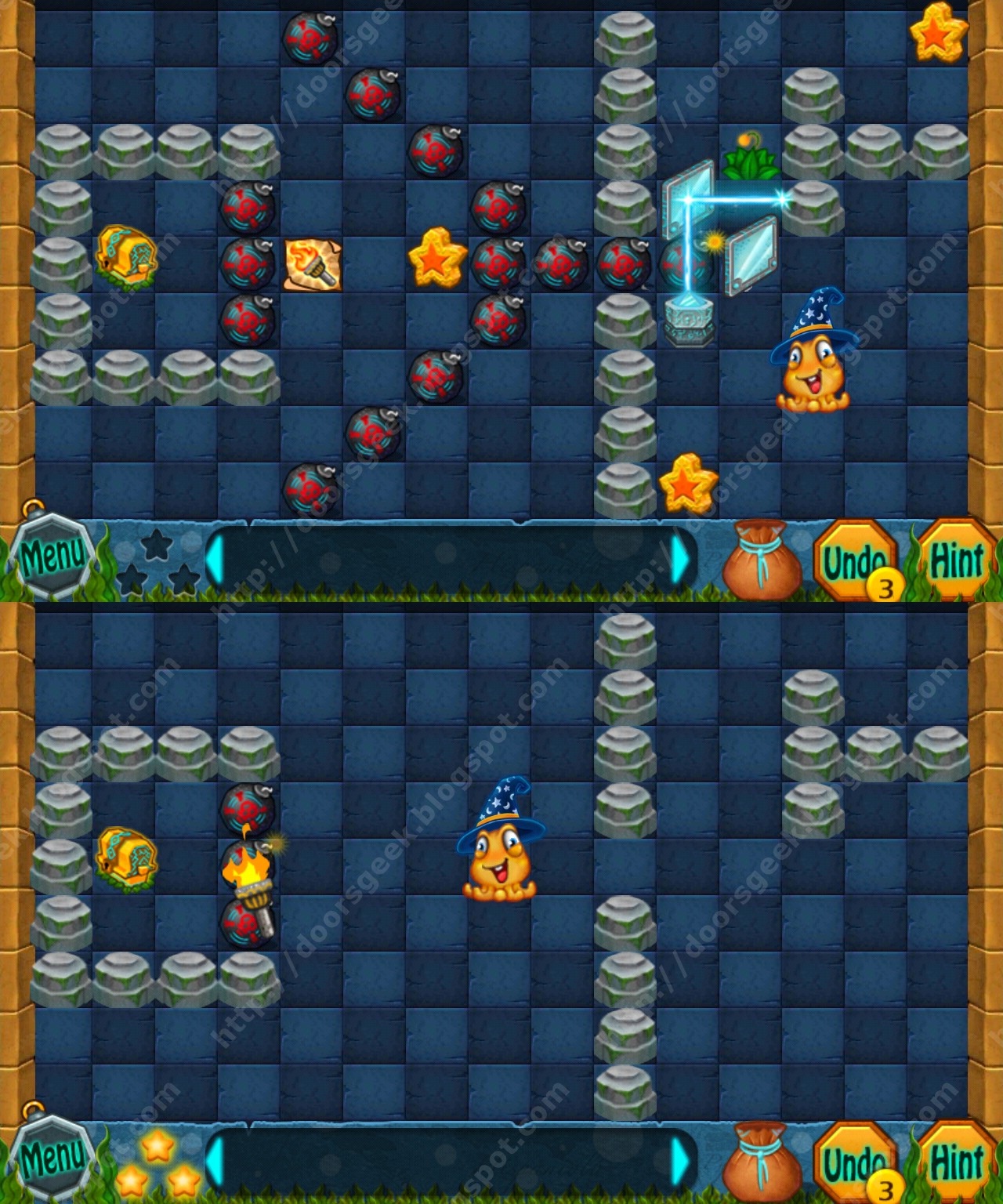Click the star beside the bomb row

point(436,259)
